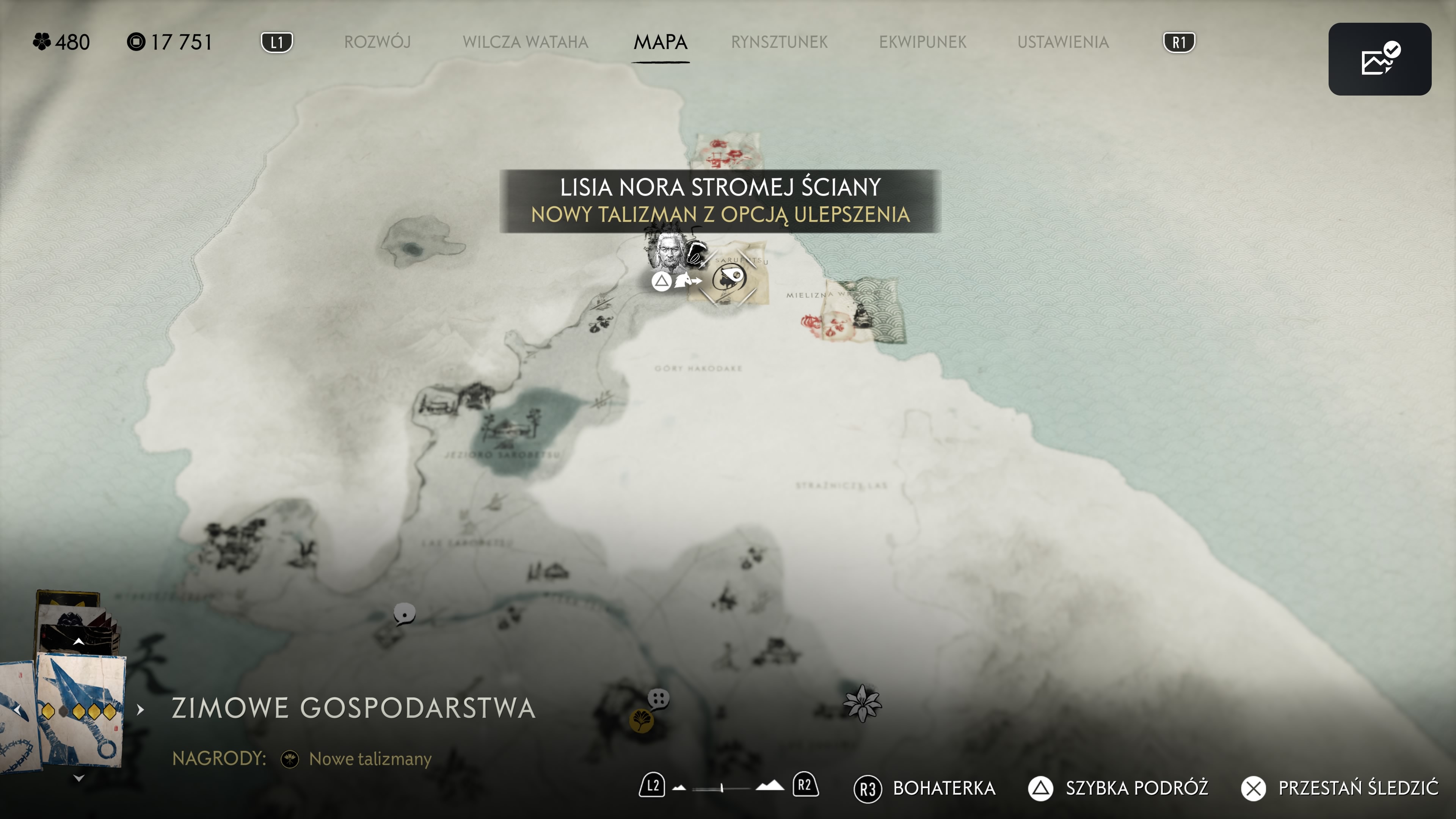Choose the golden ginkgo leaf map marker
The image size is (1456, 819).
641,721
